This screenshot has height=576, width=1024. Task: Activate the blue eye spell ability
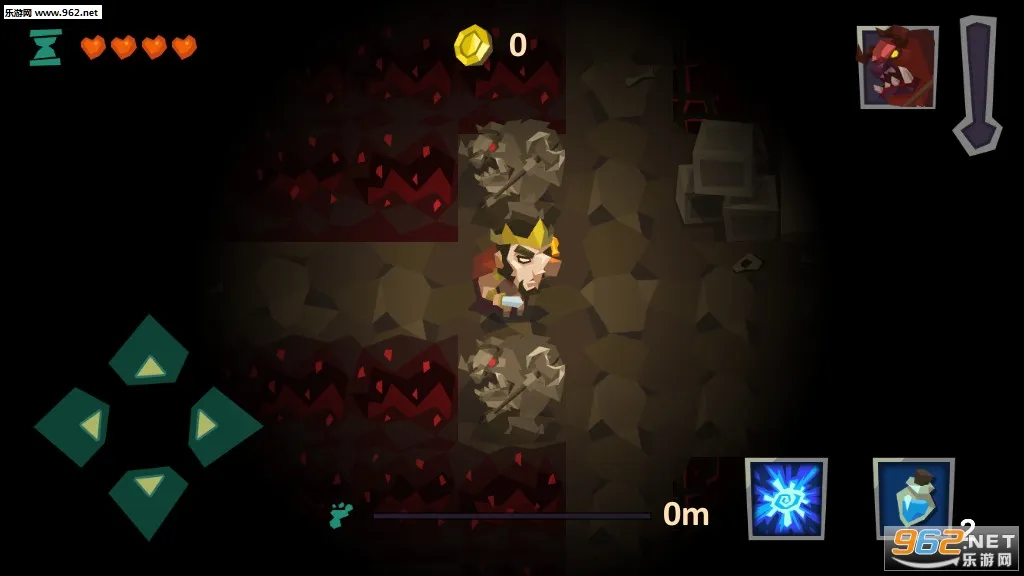786,498
